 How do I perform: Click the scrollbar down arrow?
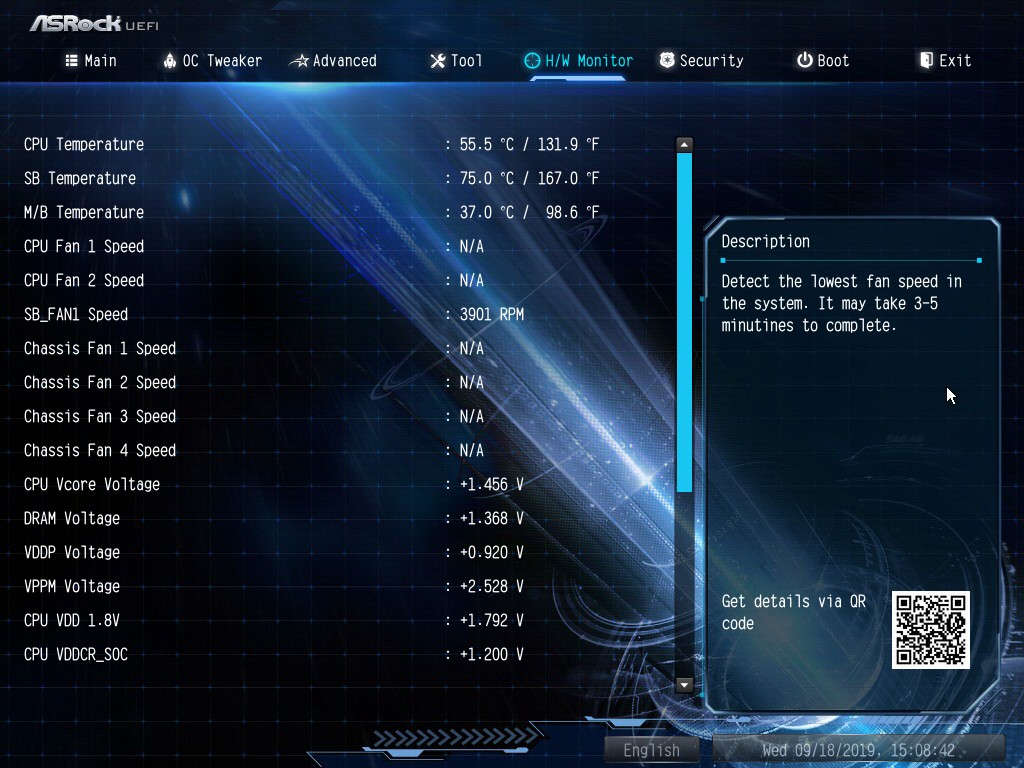click(x=684, y=685)
